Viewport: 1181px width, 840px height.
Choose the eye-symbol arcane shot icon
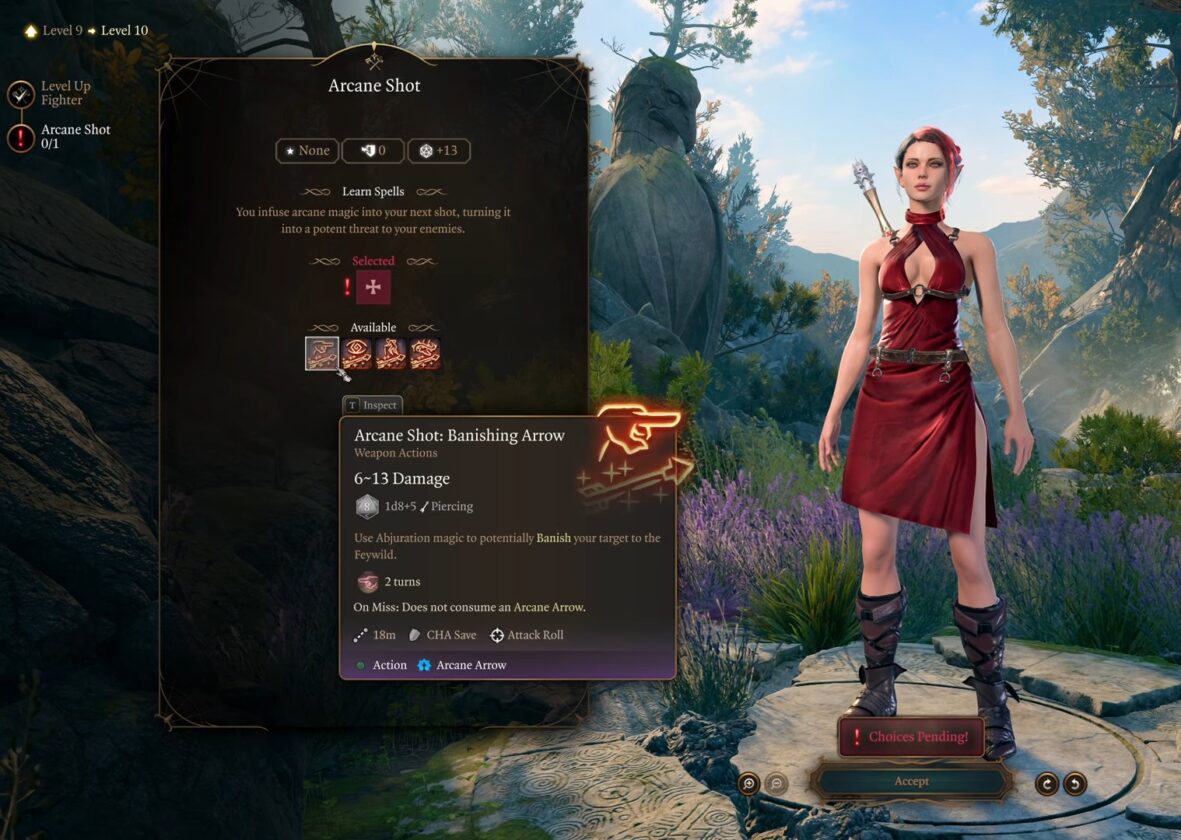click(x=356, y=354)
